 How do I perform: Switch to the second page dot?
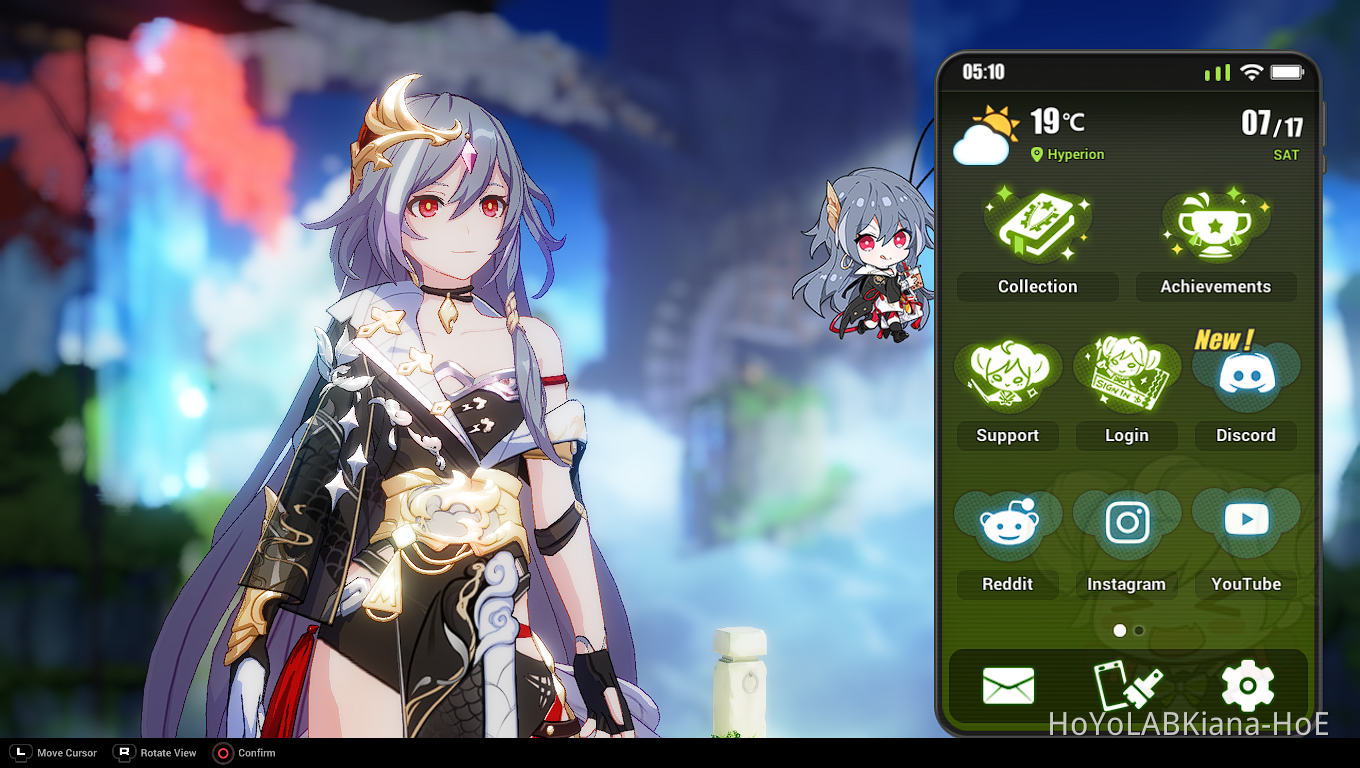click(1138, 631)
